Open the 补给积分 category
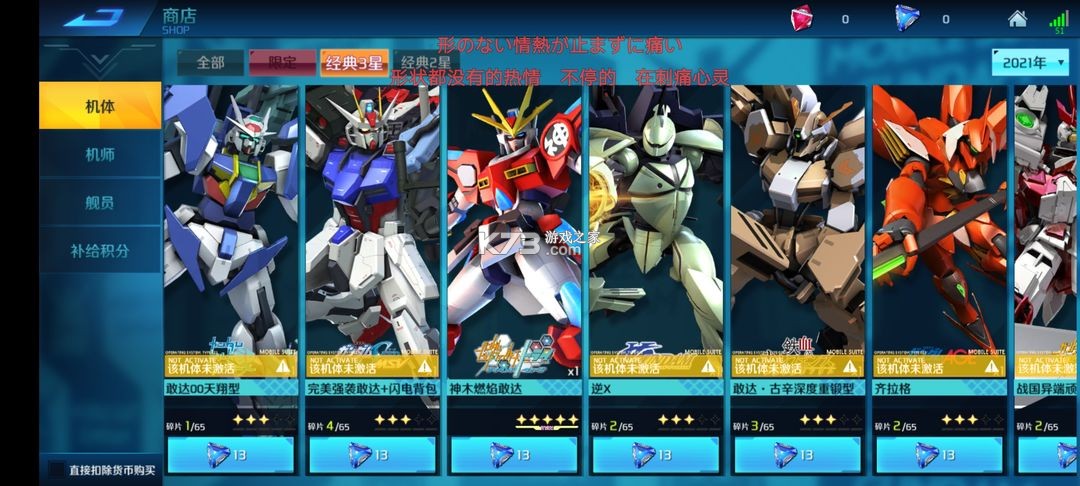Screen dimensions: 1080x486 [100, 250]
